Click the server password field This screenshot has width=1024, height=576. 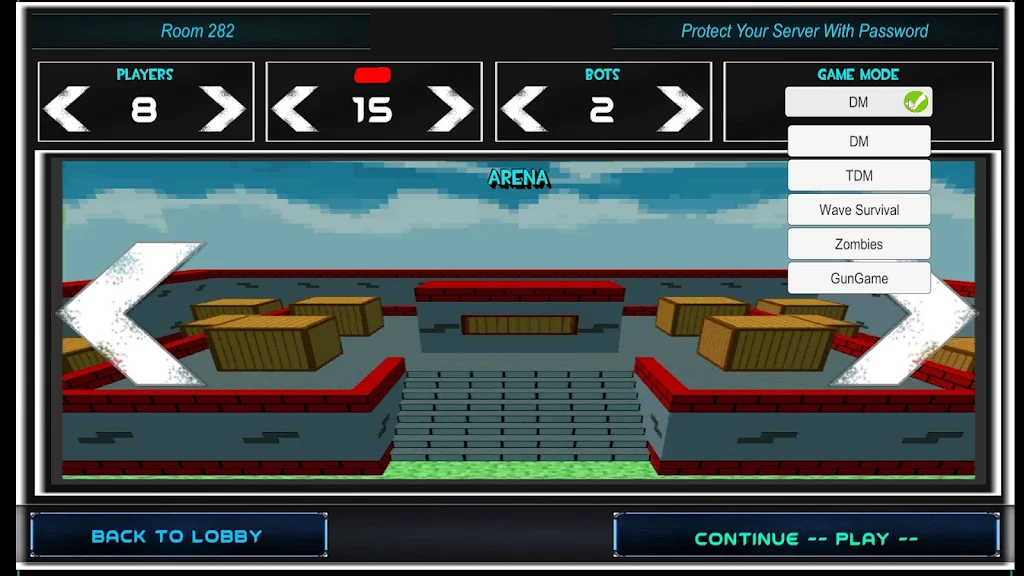(805, 31)
